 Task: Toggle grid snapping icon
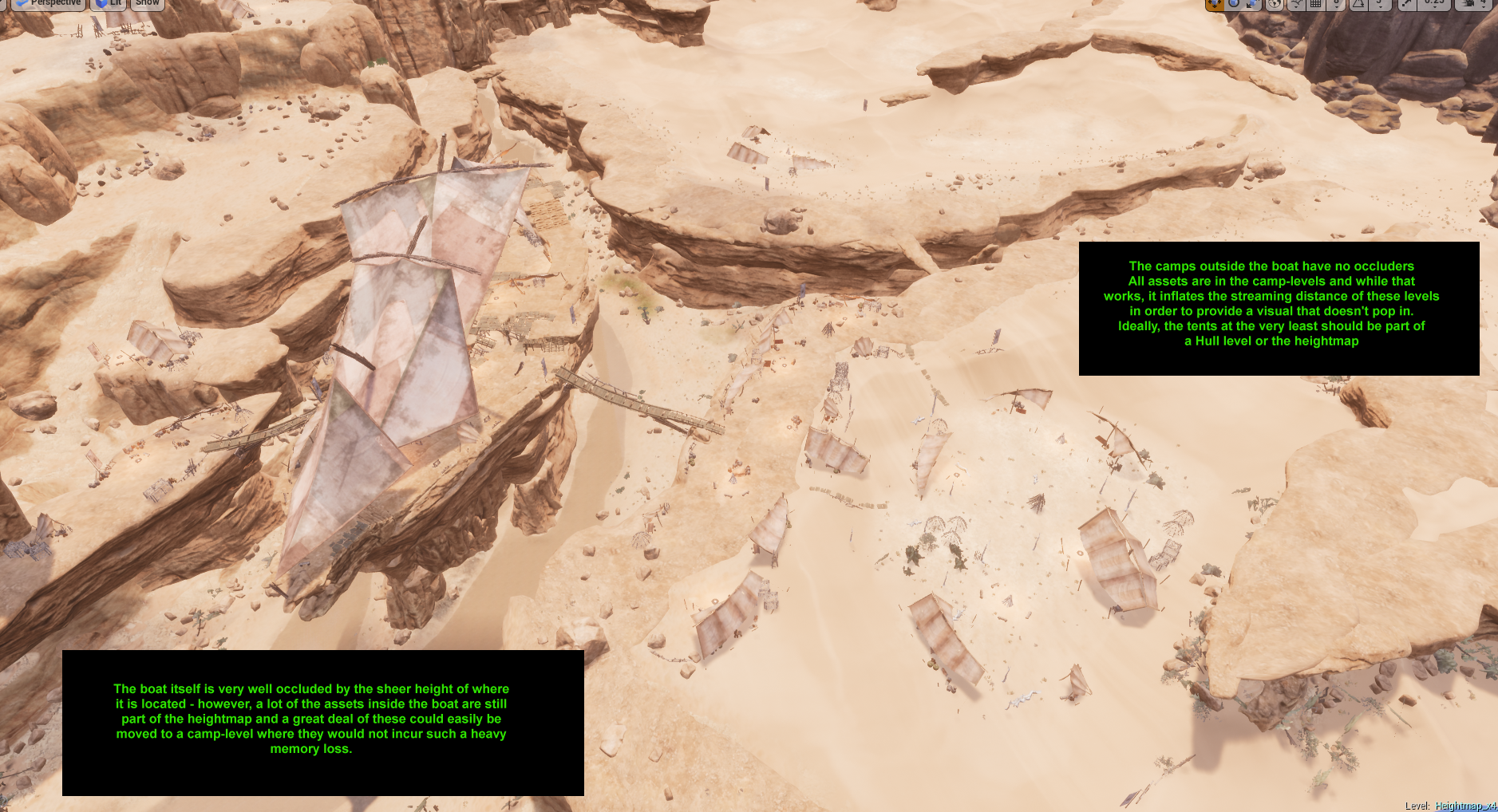tap(1316, 4)
